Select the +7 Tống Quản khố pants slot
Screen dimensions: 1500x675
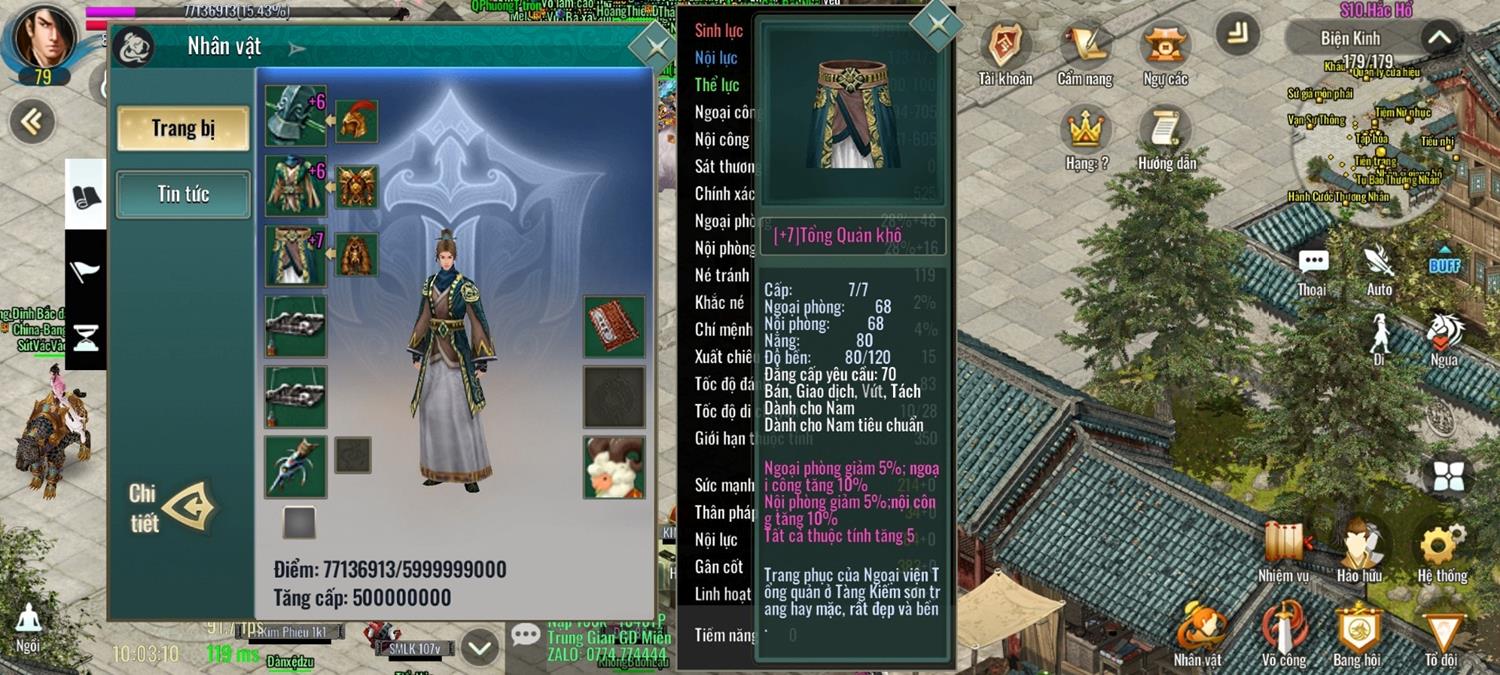point(295,256)
